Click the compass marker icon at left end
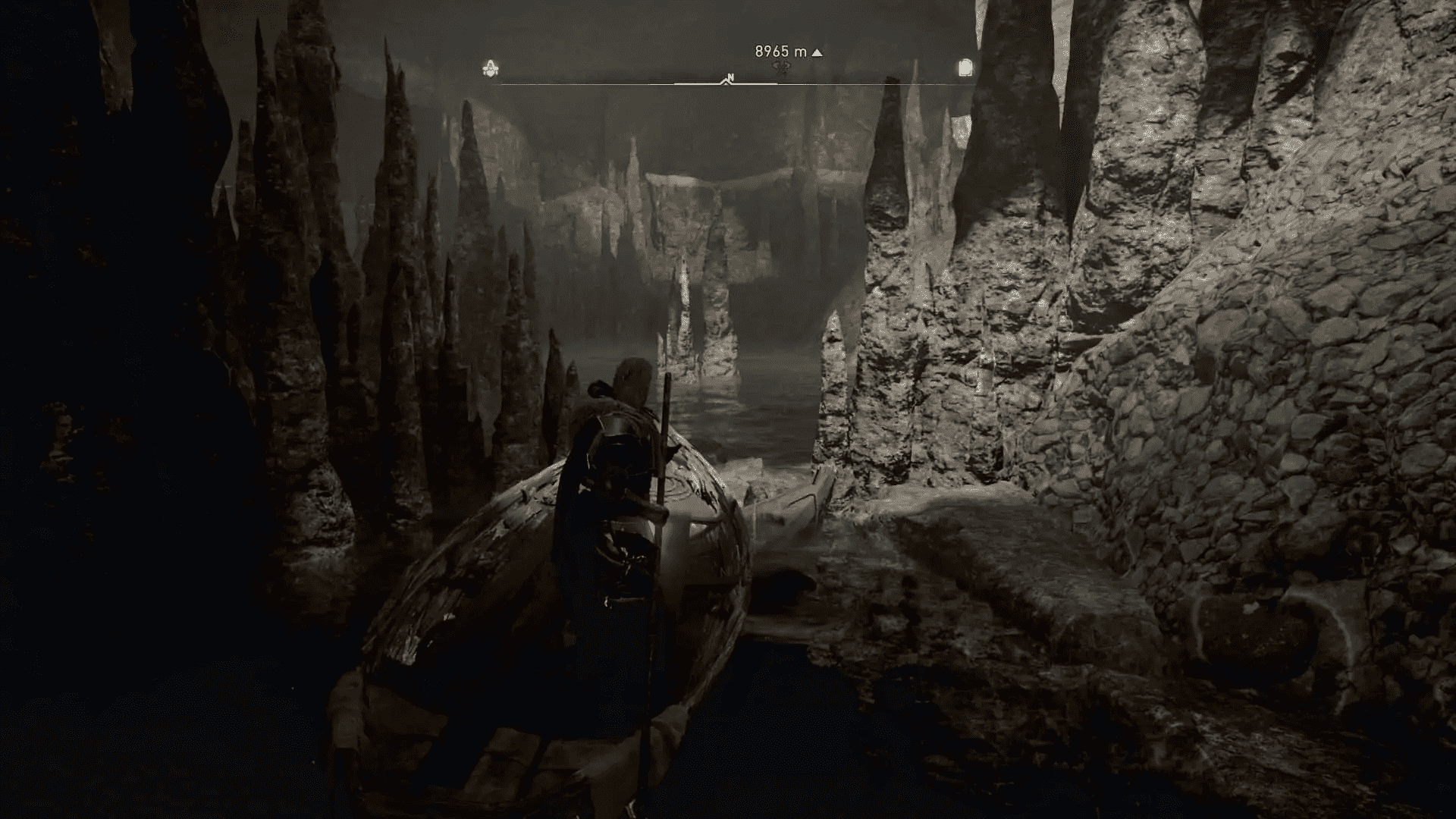1456x819 pixels. click(x=491, y=70)
